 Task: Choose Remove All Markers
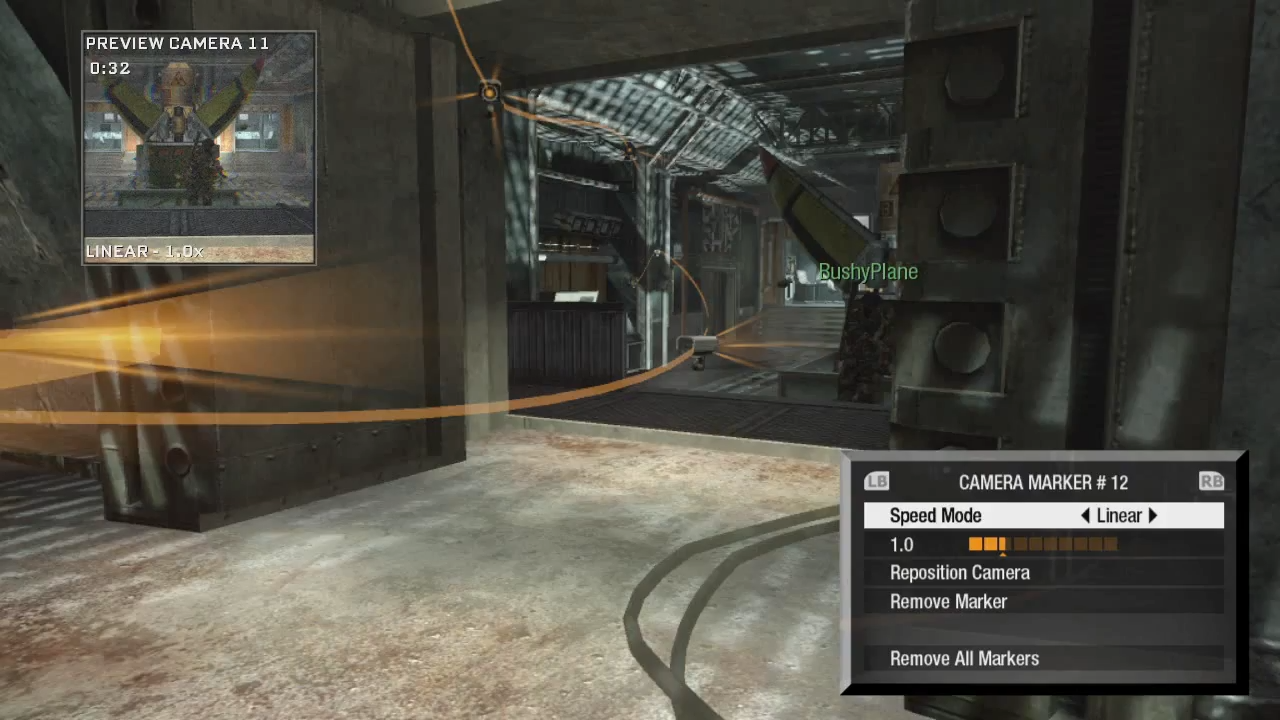965,658
